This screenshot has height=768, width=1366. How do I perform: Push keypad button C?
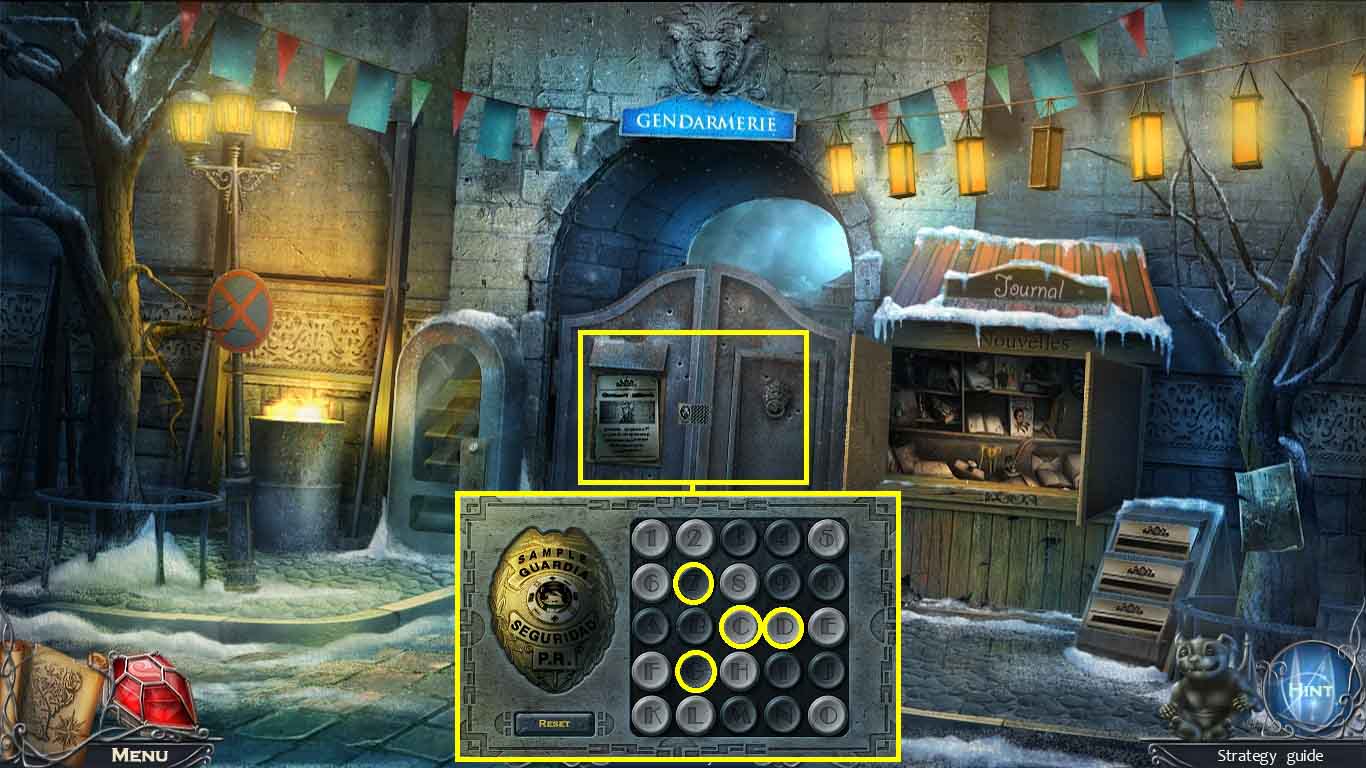740,627
